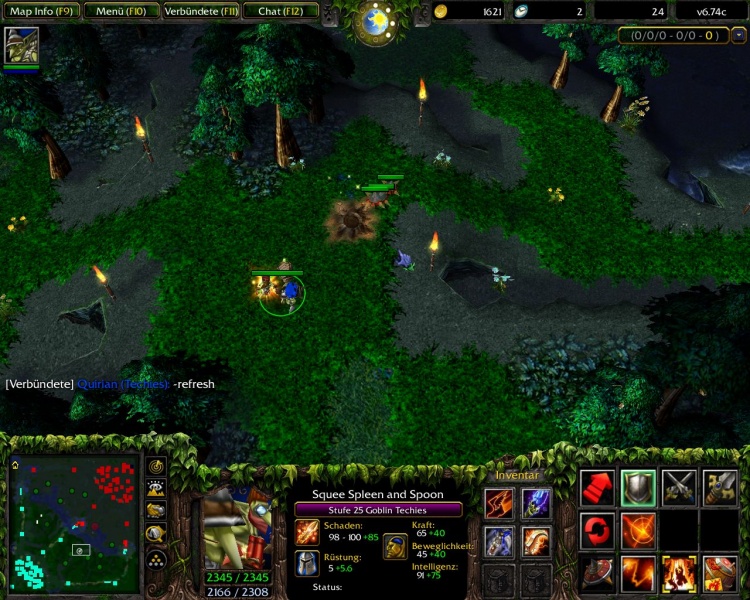The image size is (750, 600).
Task: Toggle formation movement button
Action: coord(156,556)
